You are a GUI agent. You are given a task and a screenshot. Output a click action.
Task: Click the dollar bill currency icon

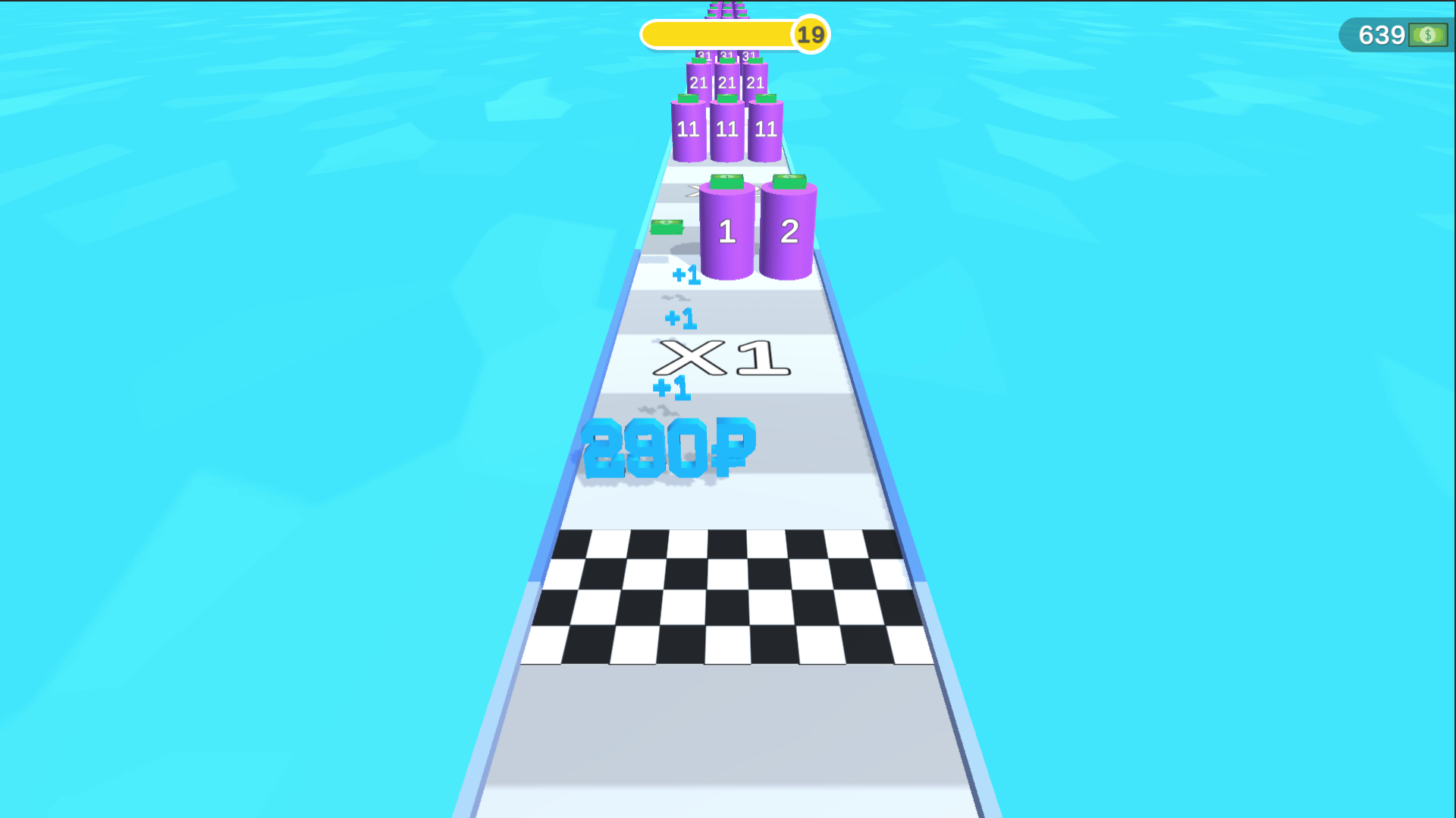click(x=1429, y=34)
